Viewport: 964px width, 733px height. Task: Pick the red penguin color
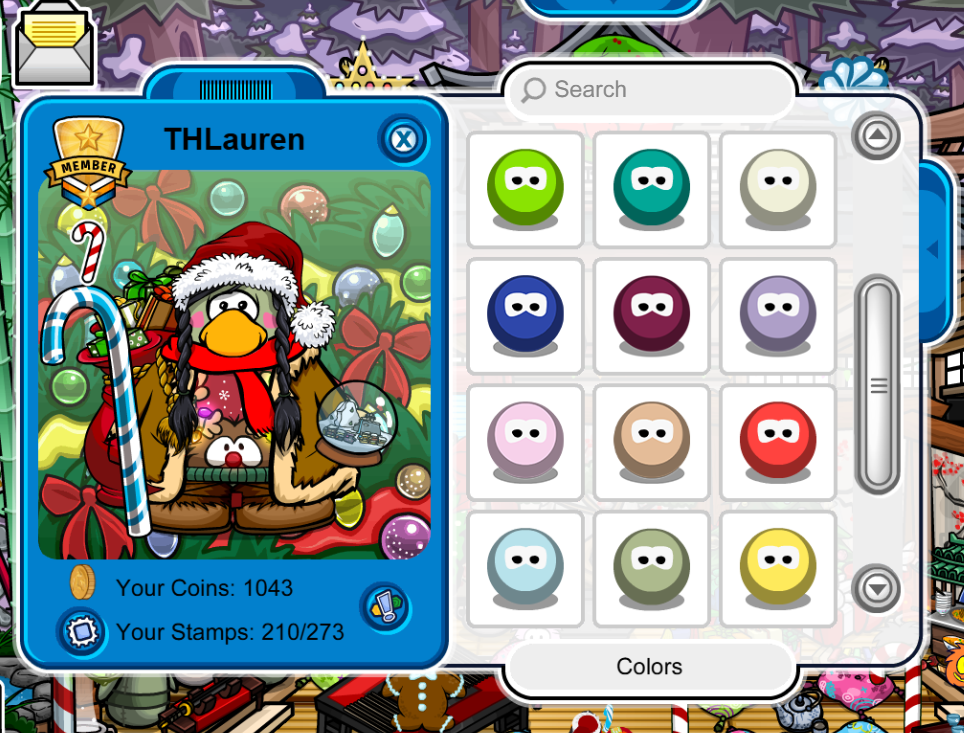pyautogui.click(x=778, y=441)
